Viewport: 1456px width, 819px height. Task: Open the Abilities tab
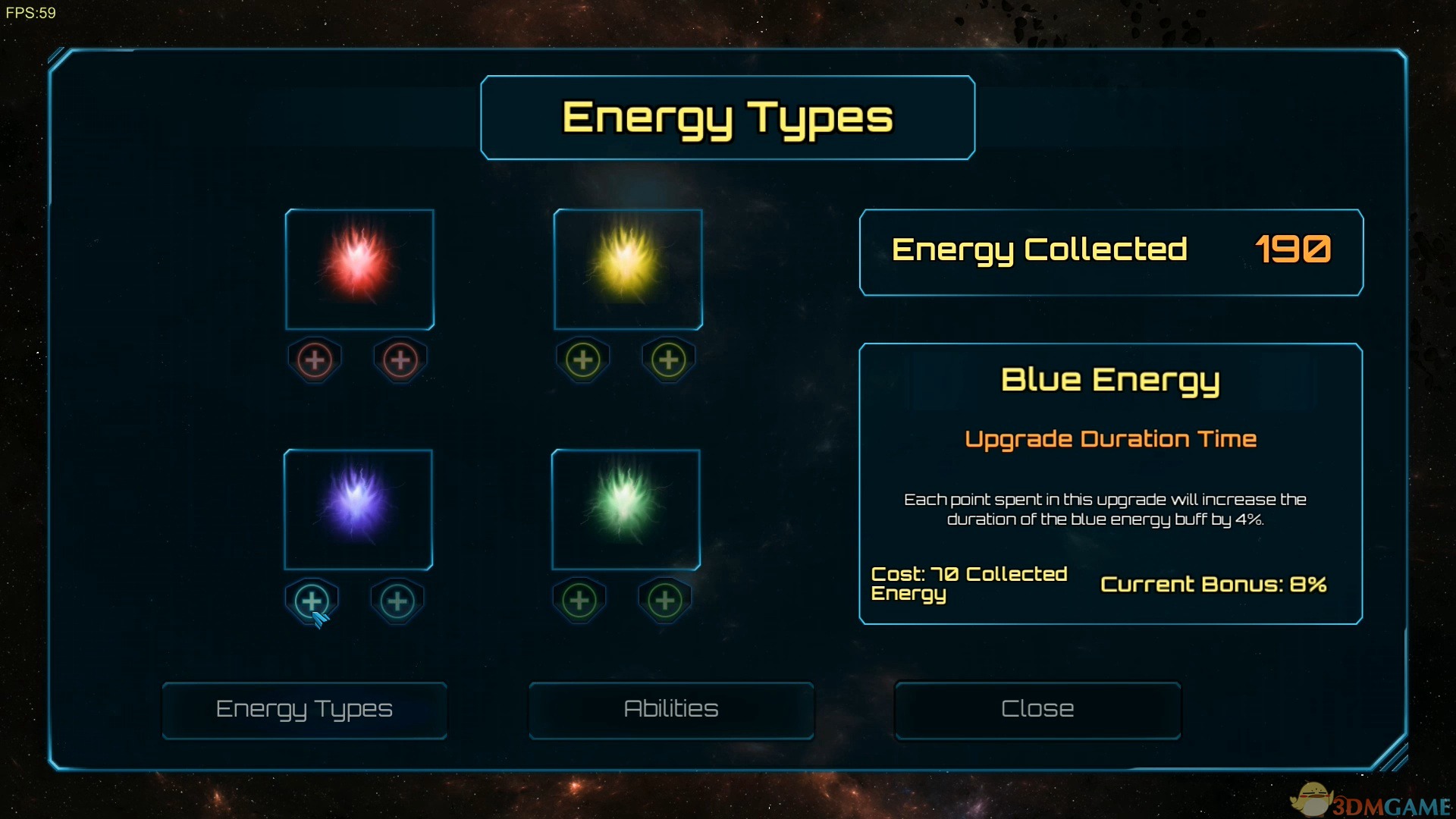pos(671,710)
